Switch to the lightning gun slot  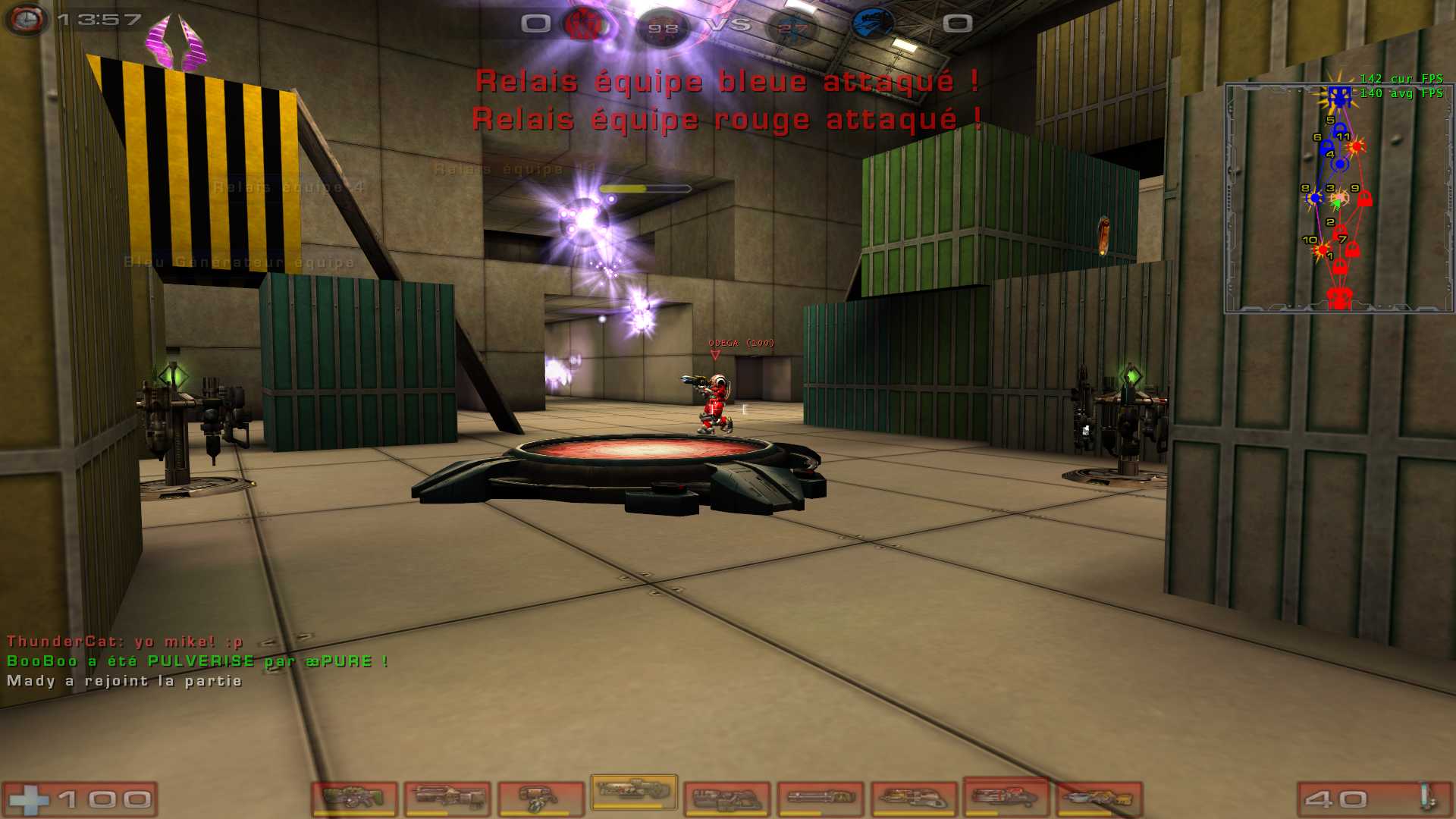pos(1099,799)
